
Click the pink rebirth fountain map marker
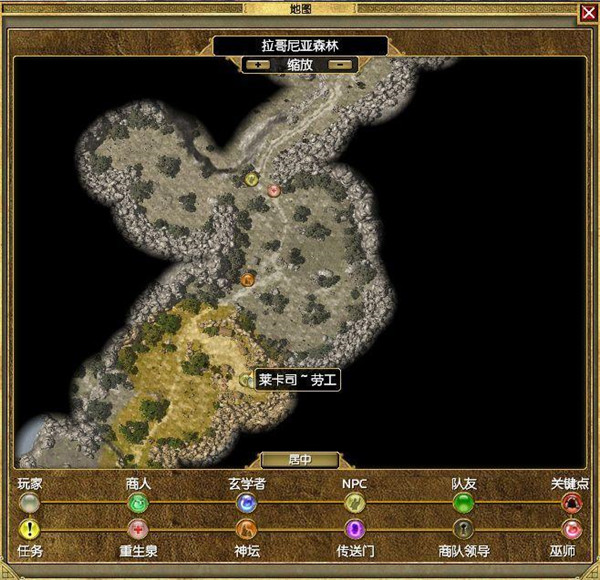(x=273, y=190)
